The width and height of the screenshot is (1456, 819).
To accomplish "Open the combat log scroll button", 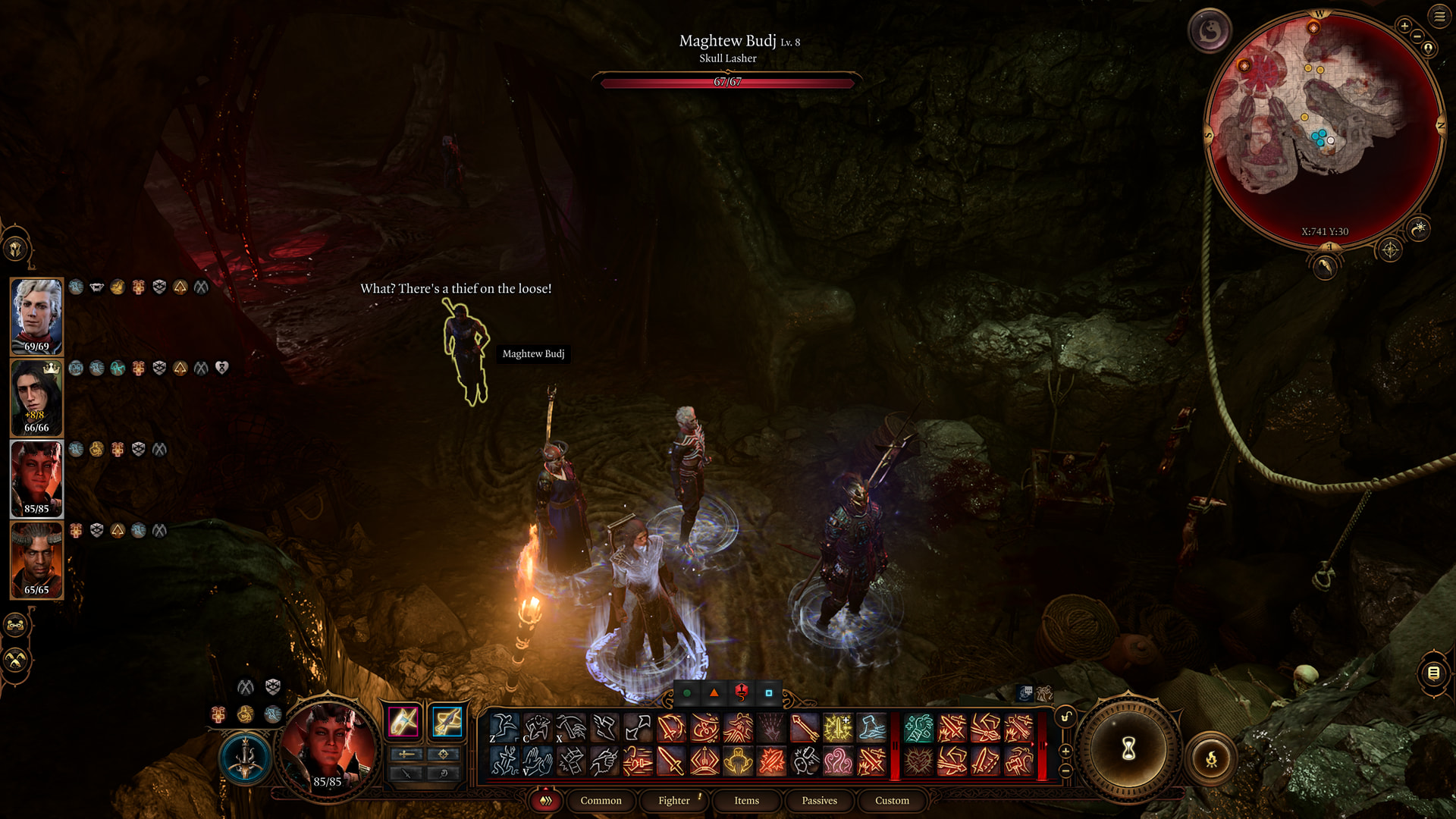I will (1433, 673).
